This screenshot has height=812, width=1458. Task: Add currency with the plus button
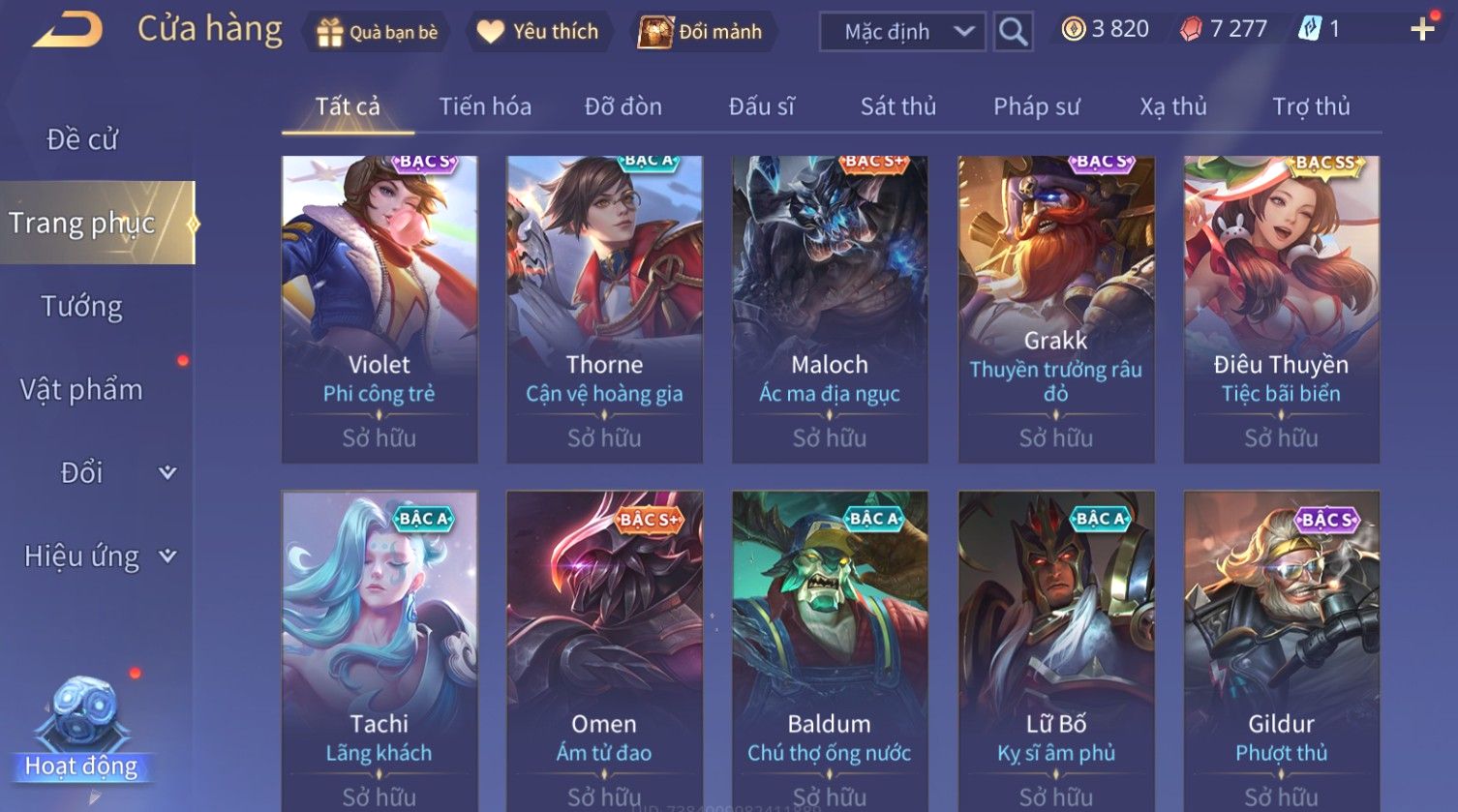1422,30
